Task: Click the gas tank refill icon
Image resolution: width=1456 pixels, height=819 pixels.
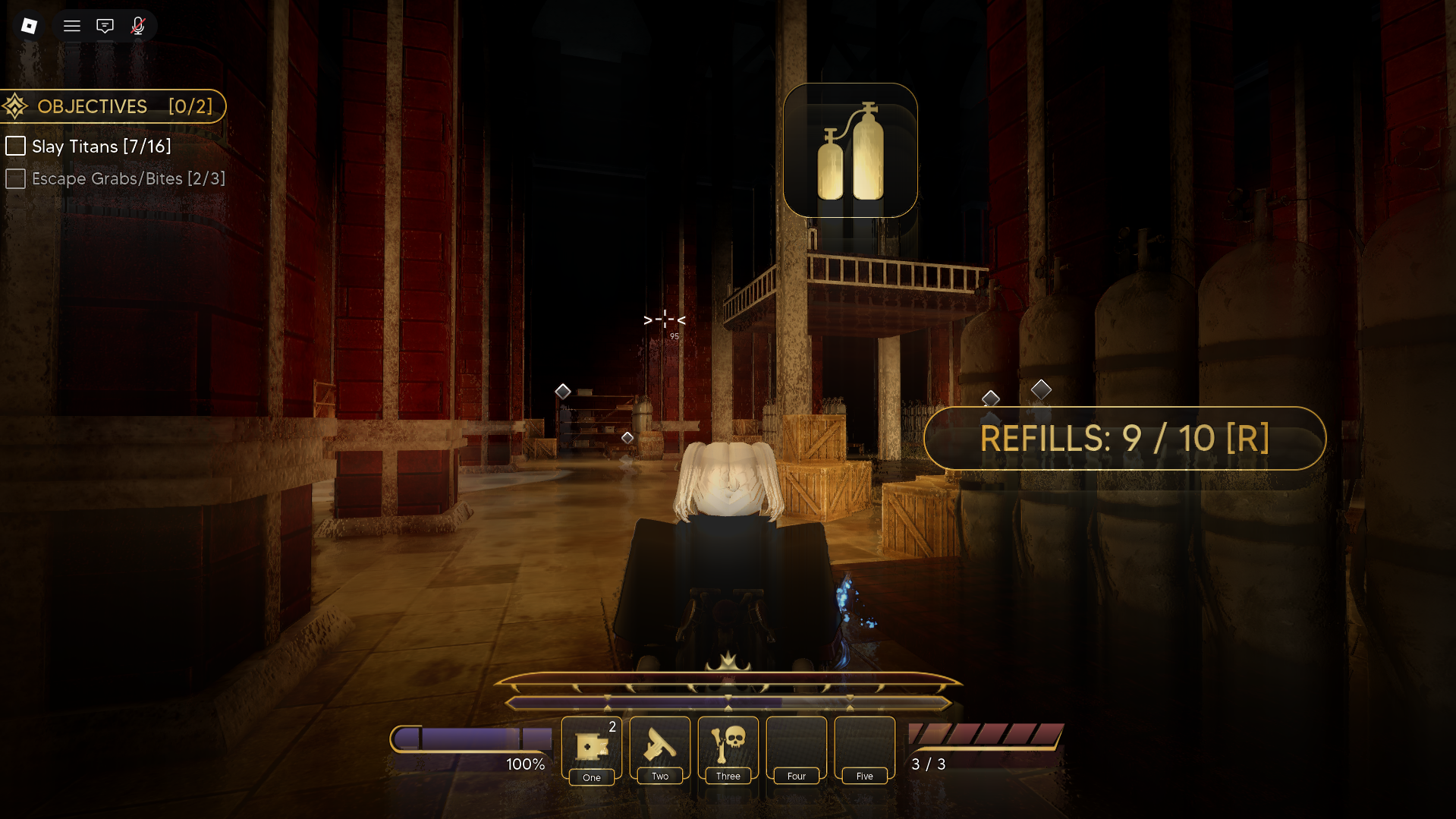Action: click(850, 150)
